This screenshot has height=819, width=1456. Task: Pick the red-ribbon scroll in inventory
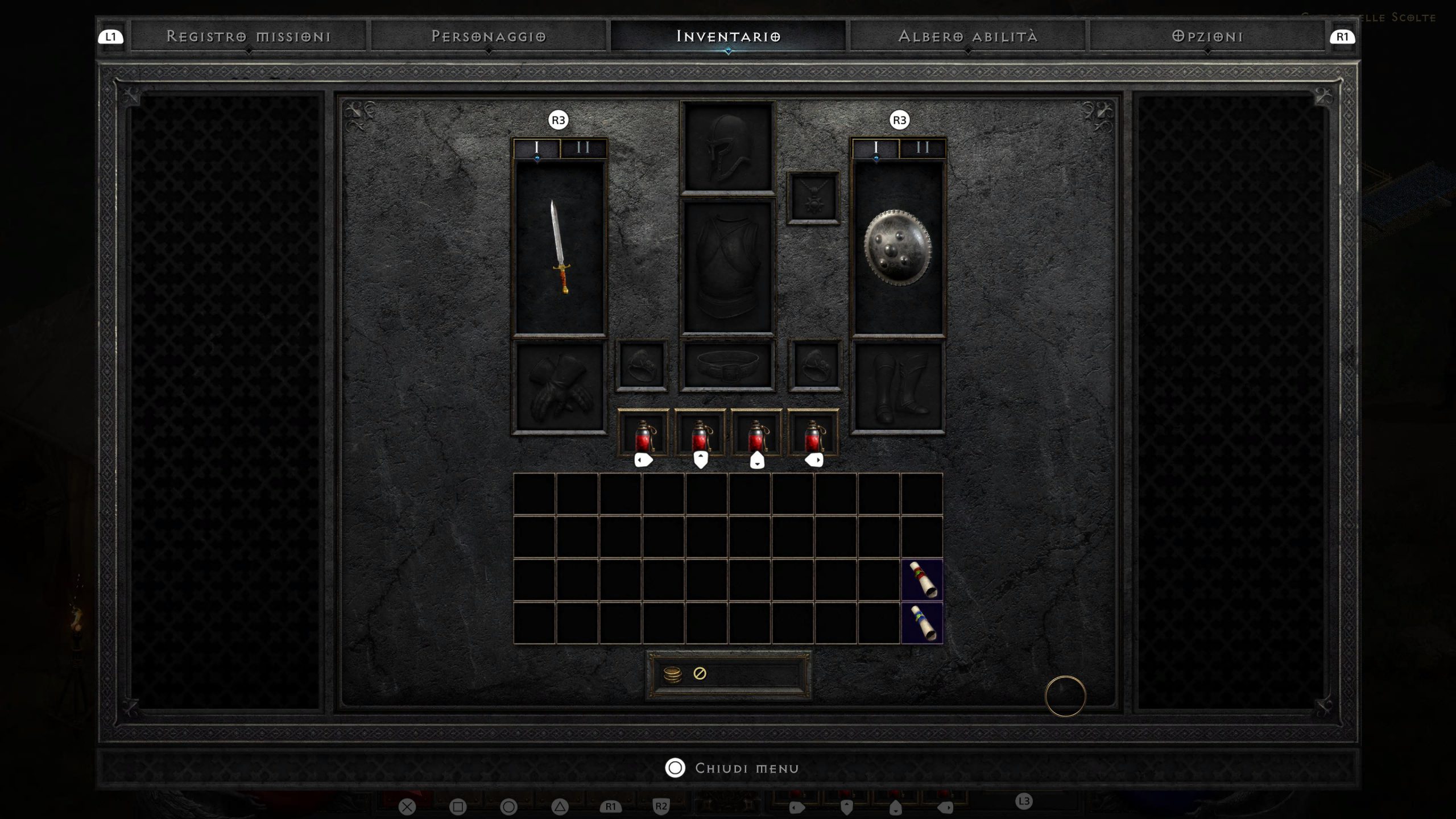(922, 580)
